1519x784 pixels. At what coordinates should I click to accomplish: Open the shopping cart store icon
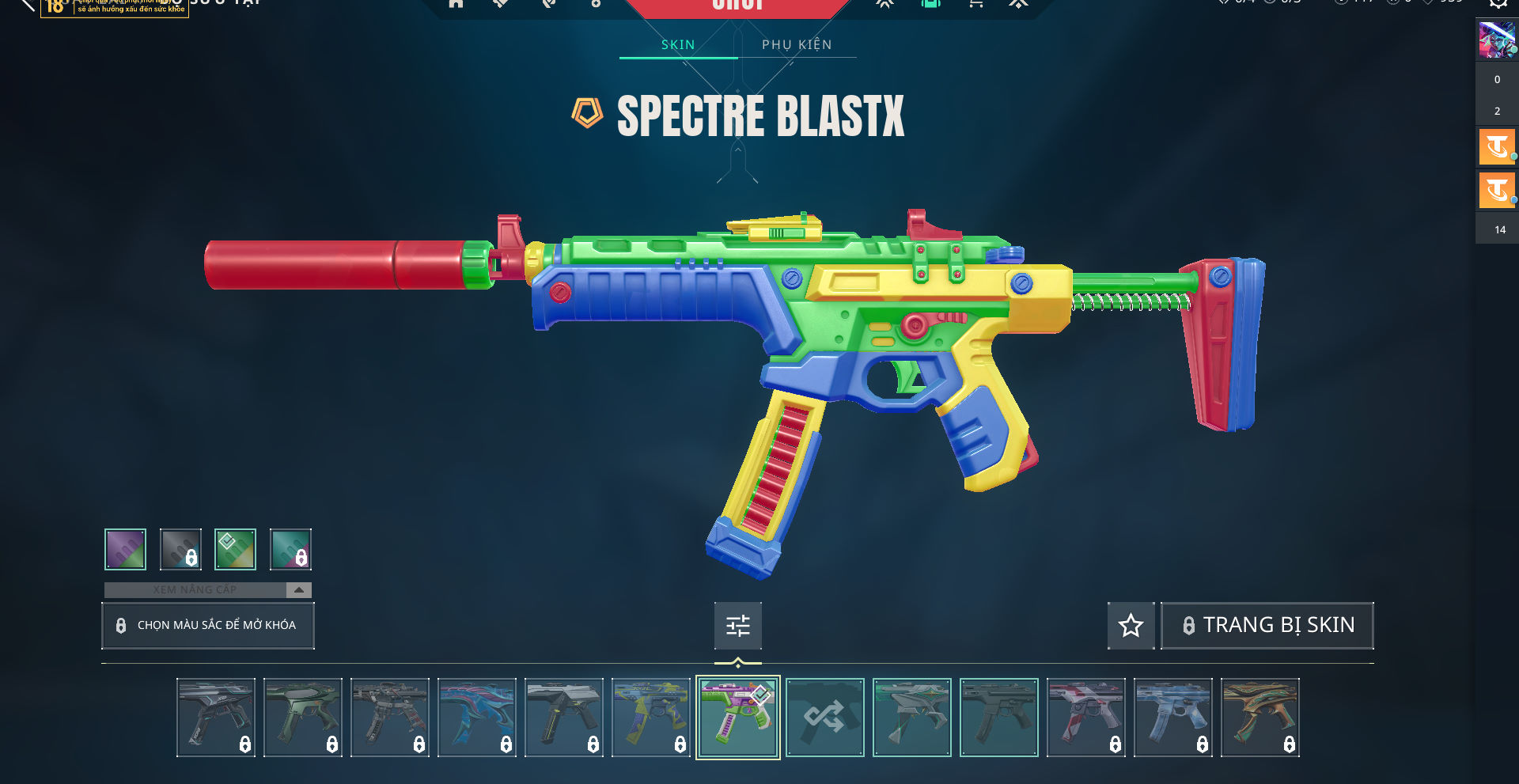(975, 4)
